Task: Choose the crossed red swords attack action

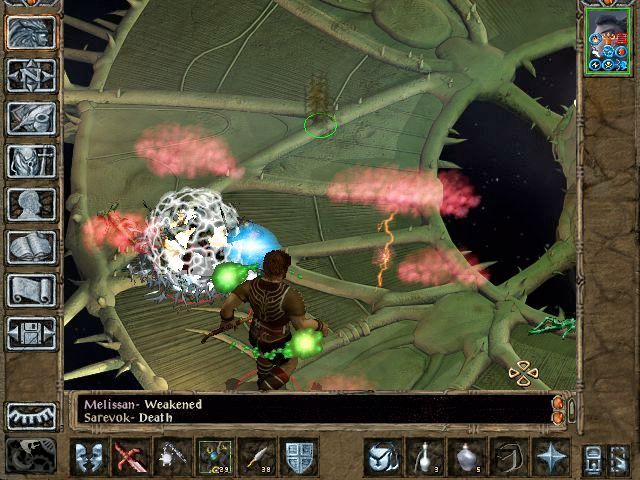Action: tap(131, 457)
